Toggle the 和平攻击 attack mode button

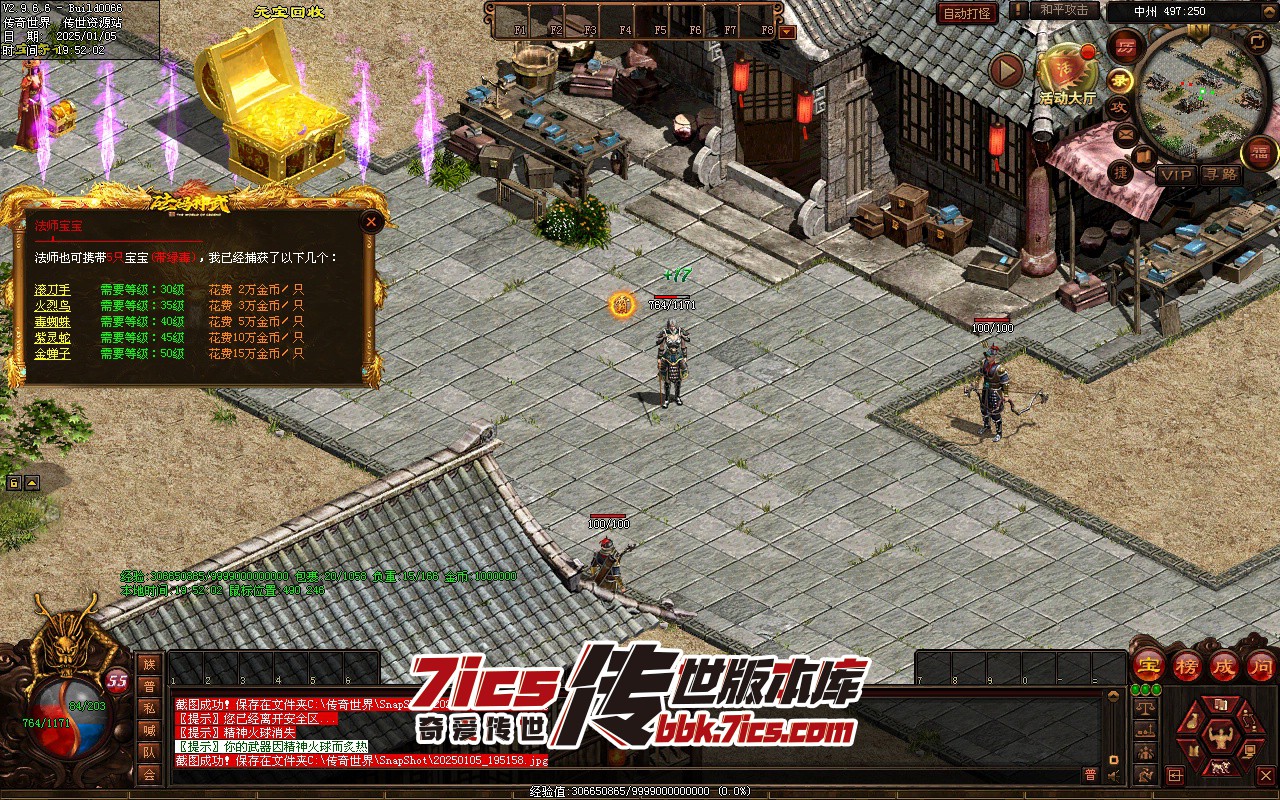[1064, 10]
